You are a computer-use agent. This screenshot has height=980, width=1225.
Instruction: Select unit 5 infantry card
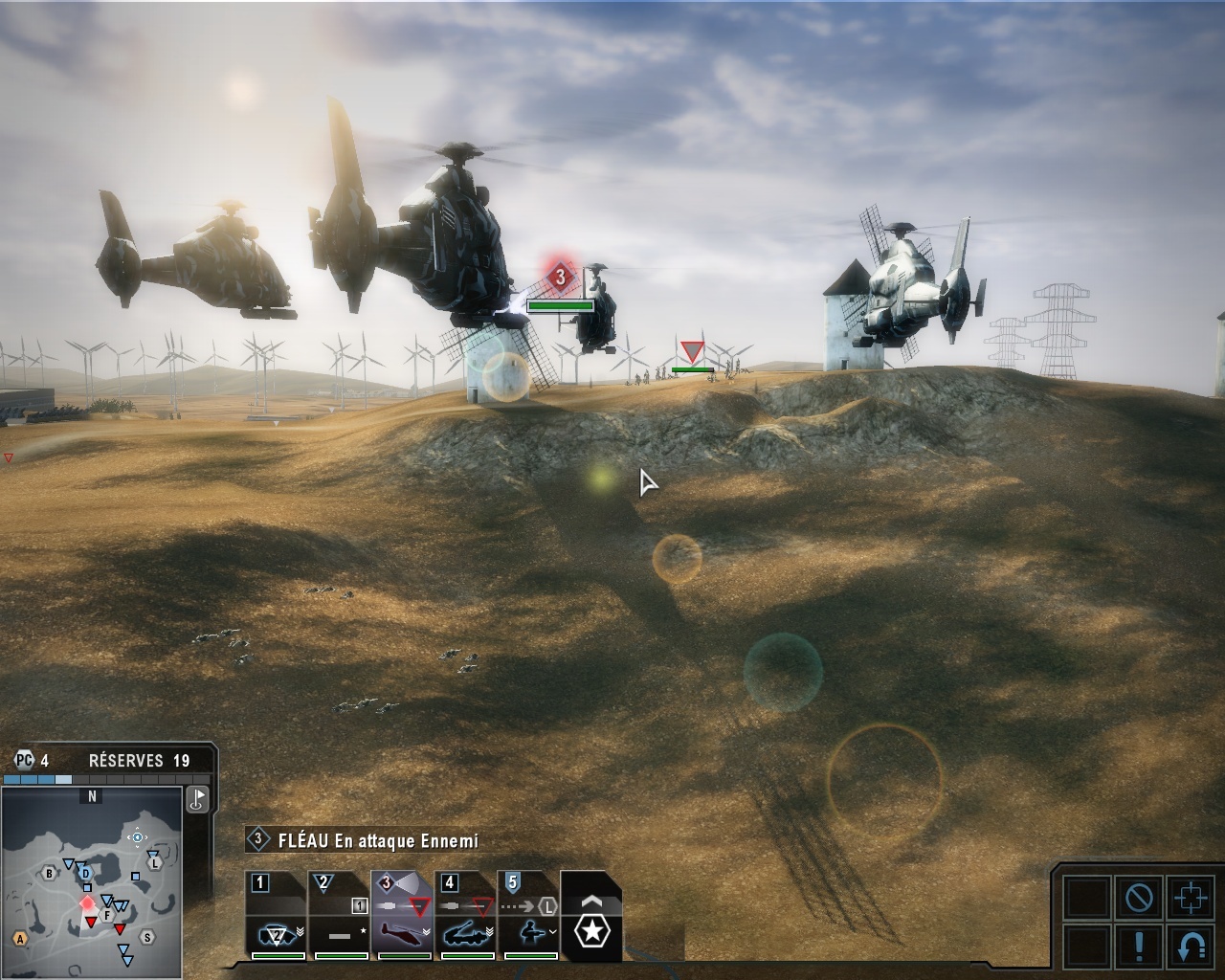click(529, 916)
